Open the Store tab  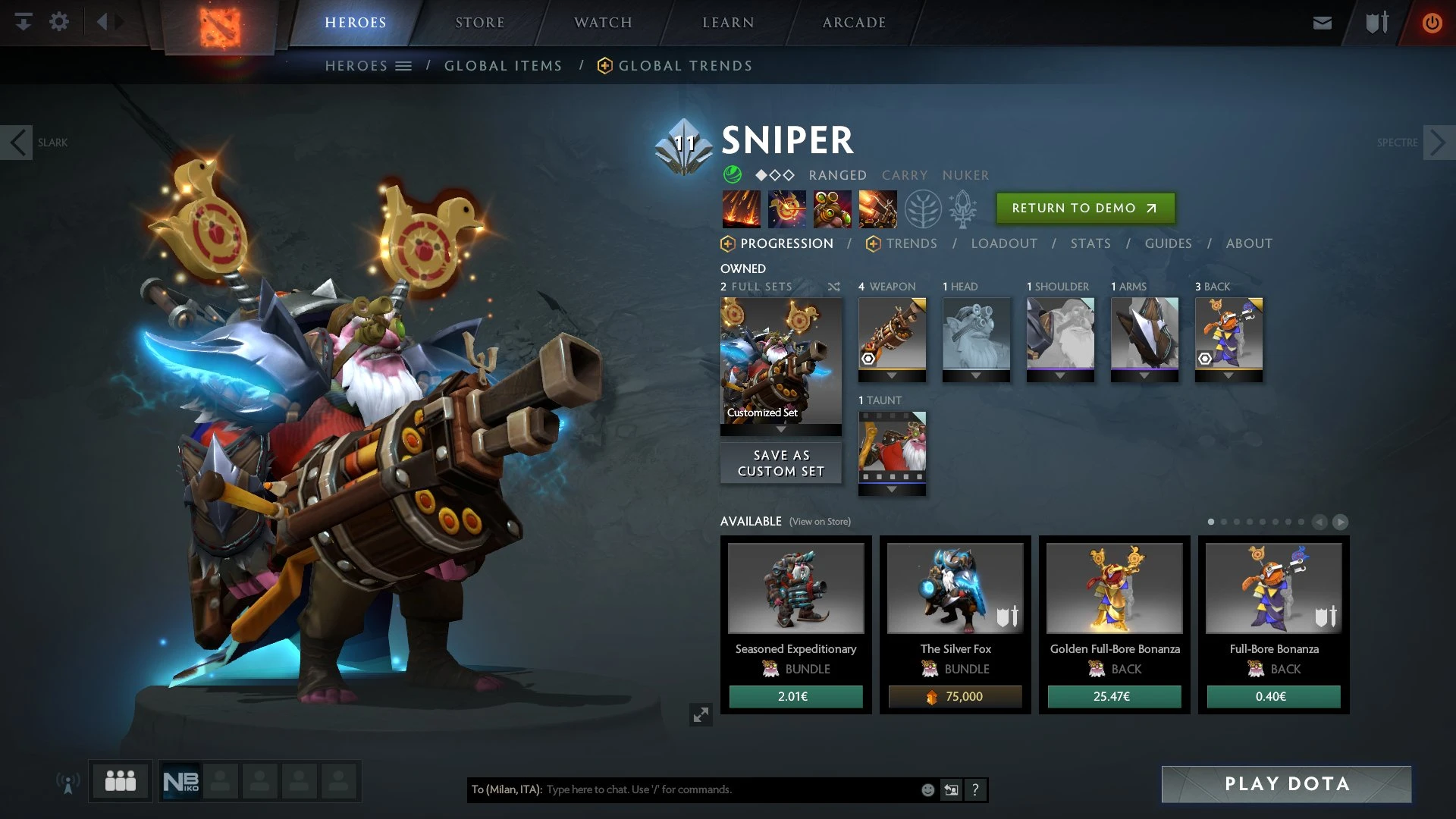(x=479, y=23)
